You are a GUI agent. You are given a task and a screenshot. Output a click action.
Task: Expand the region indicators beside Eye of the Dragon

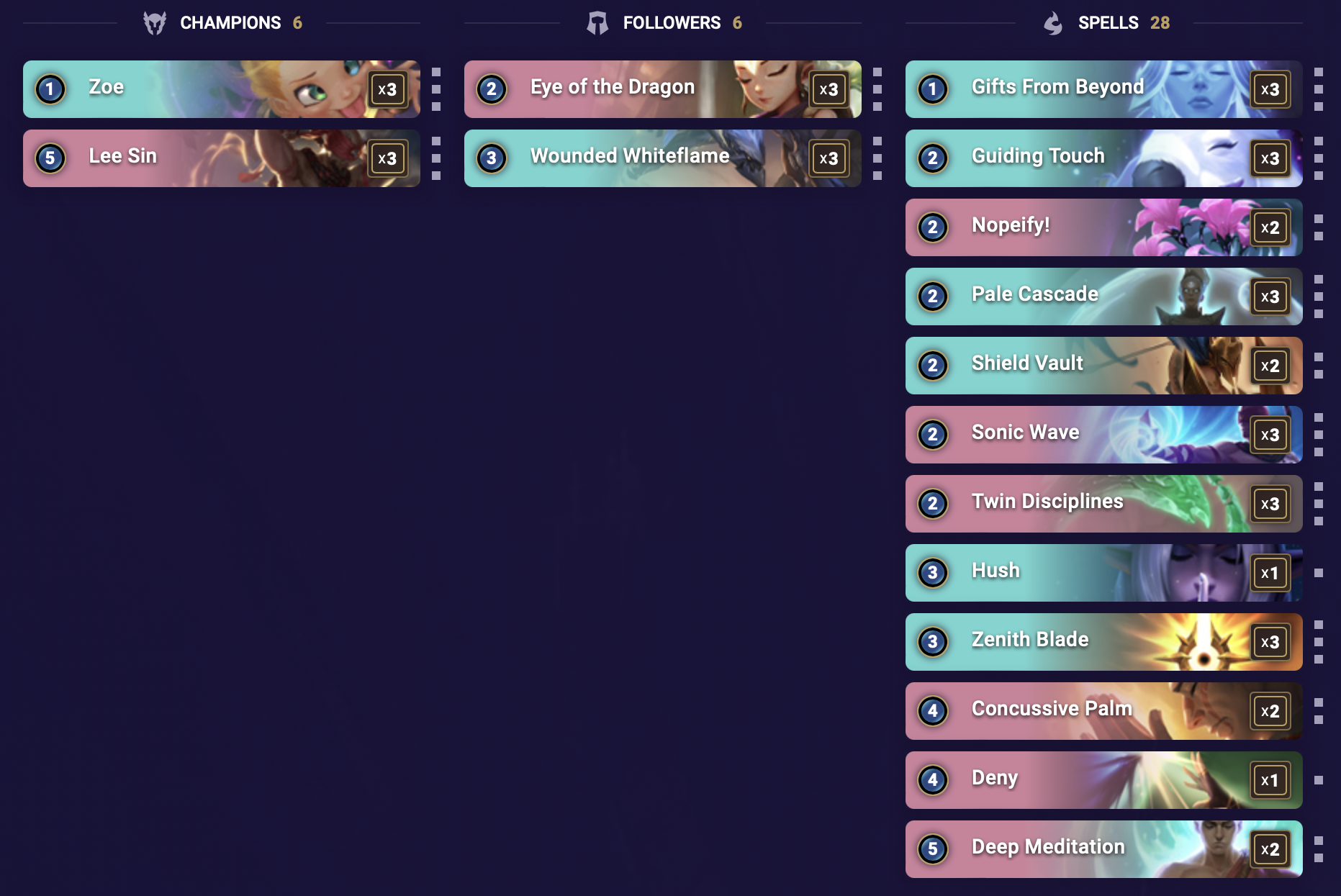tap(877, 89)
